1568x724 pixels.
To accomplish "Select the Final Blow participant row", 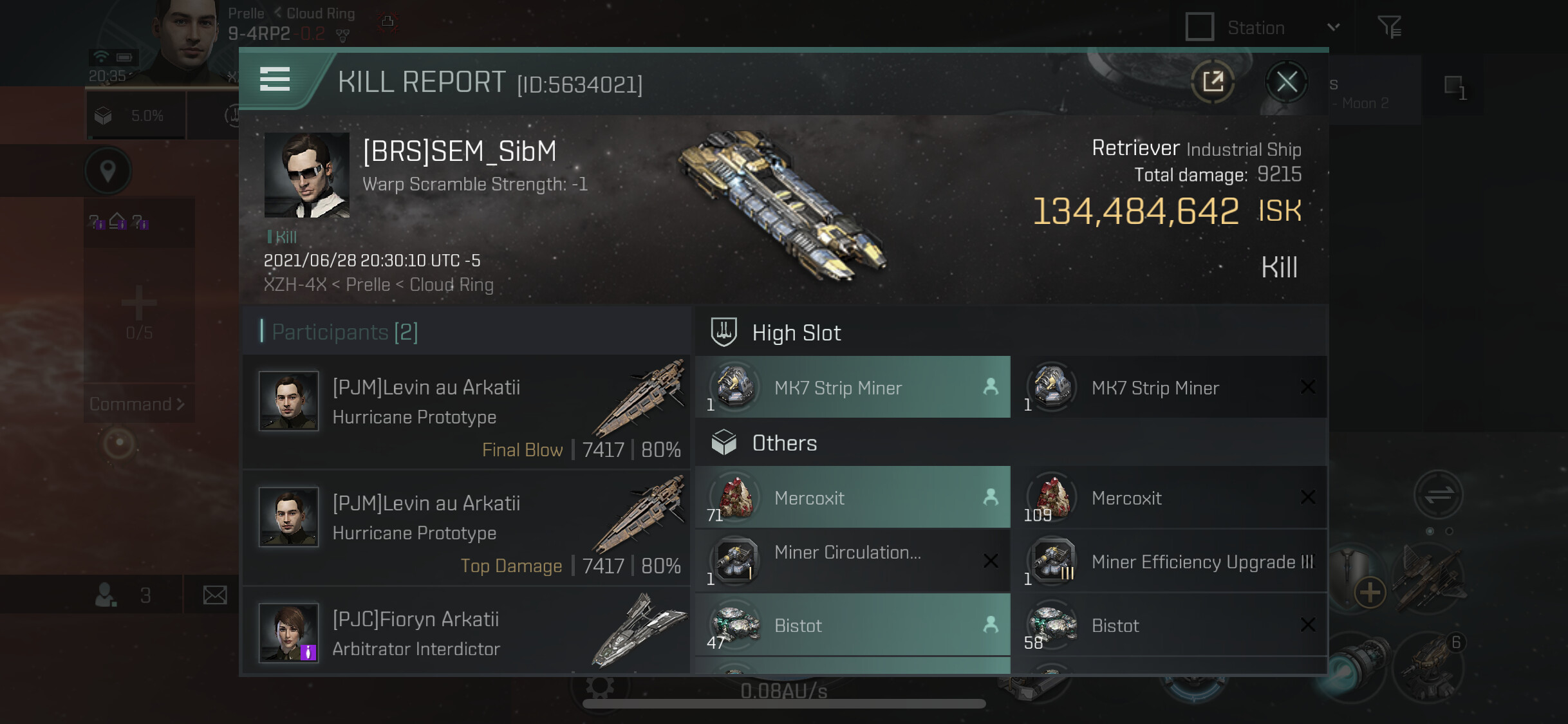I will (x=466, y=413).
